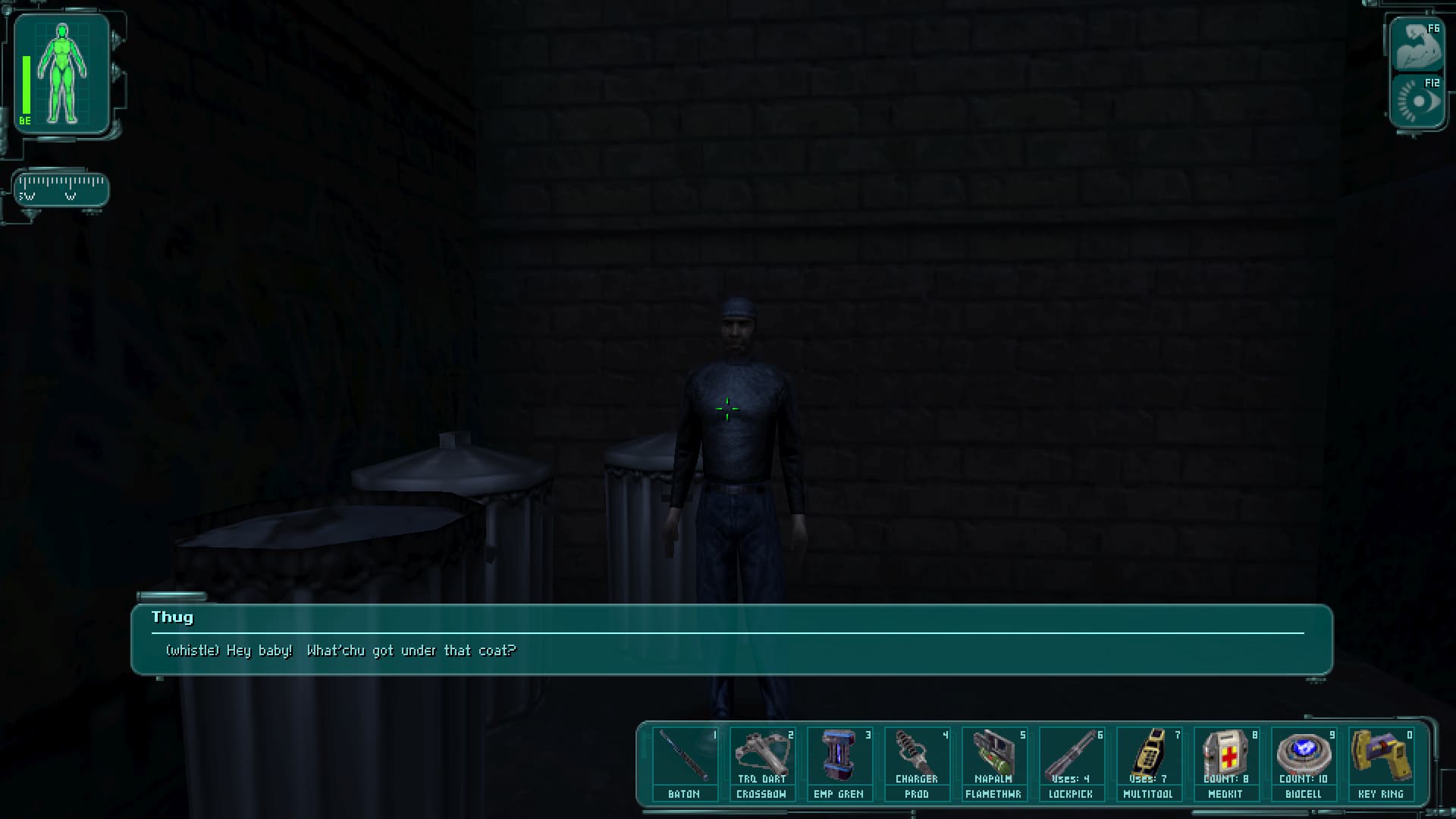Viewport: 1456px width, 819px height.
Task: Use the Medkit slot
Action: point(1225,763)
